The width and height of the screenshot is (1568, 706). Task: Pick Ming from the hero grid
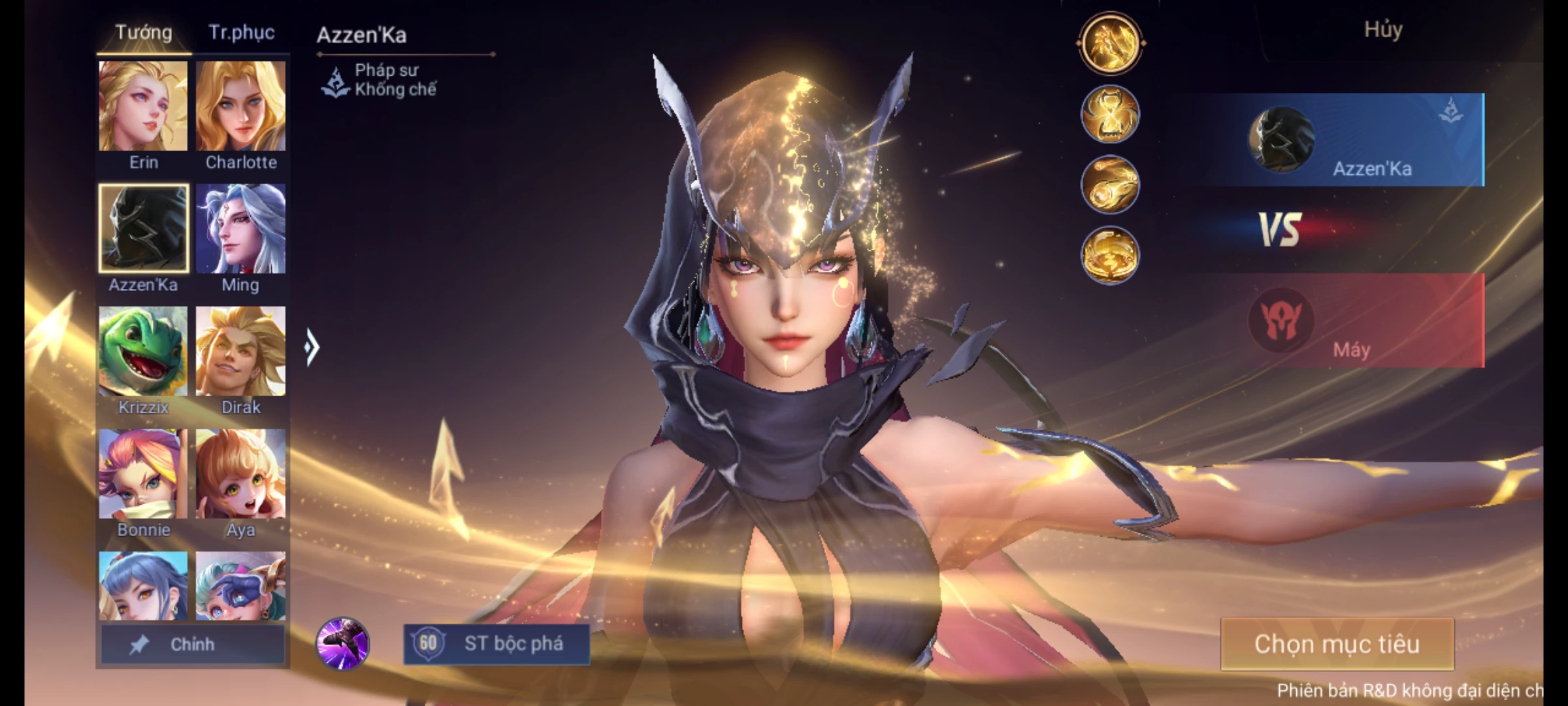point(240,228)
